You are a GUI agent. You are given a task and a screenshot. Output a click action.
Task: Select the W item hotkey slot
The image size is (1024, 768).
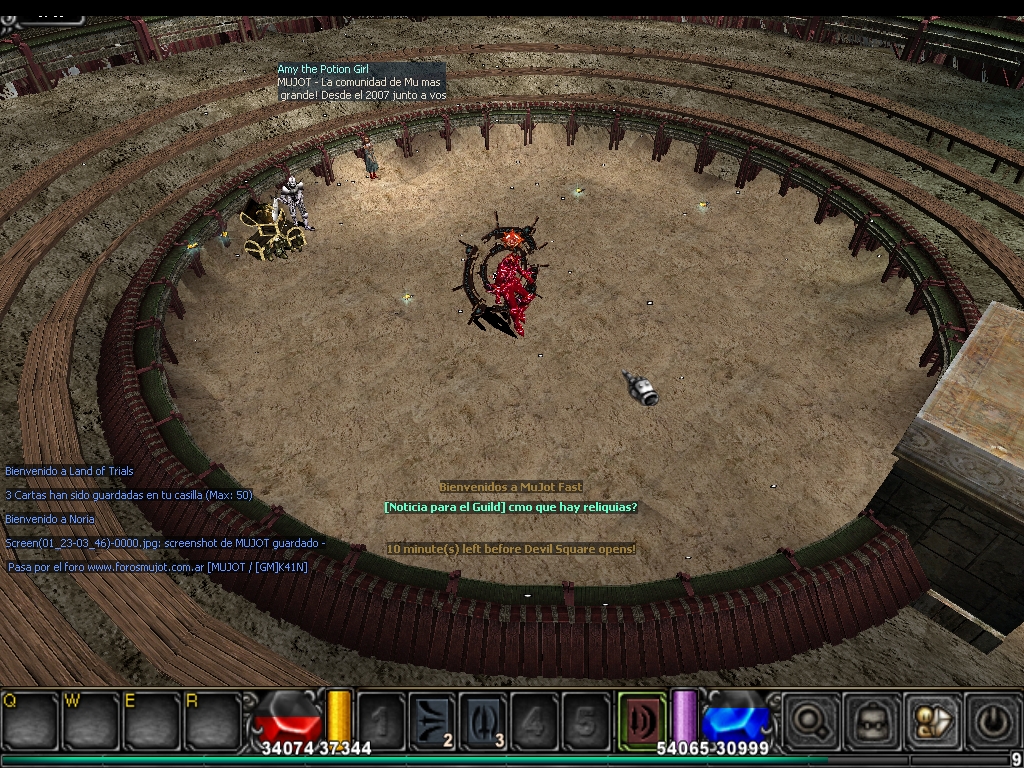pos(92,719)
